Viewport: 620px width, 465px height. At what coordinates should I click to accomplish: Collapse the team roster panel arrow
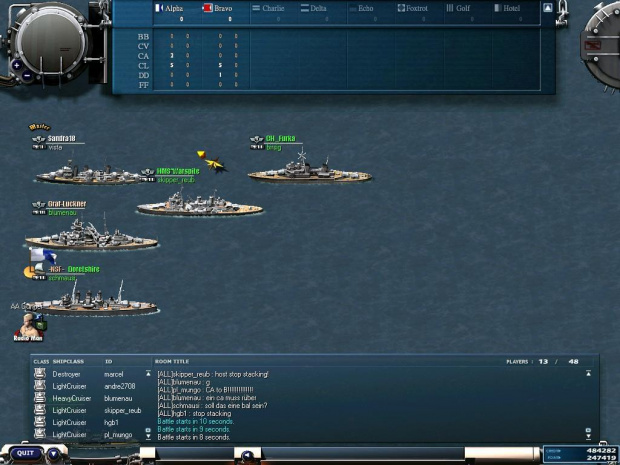[547, 8]
